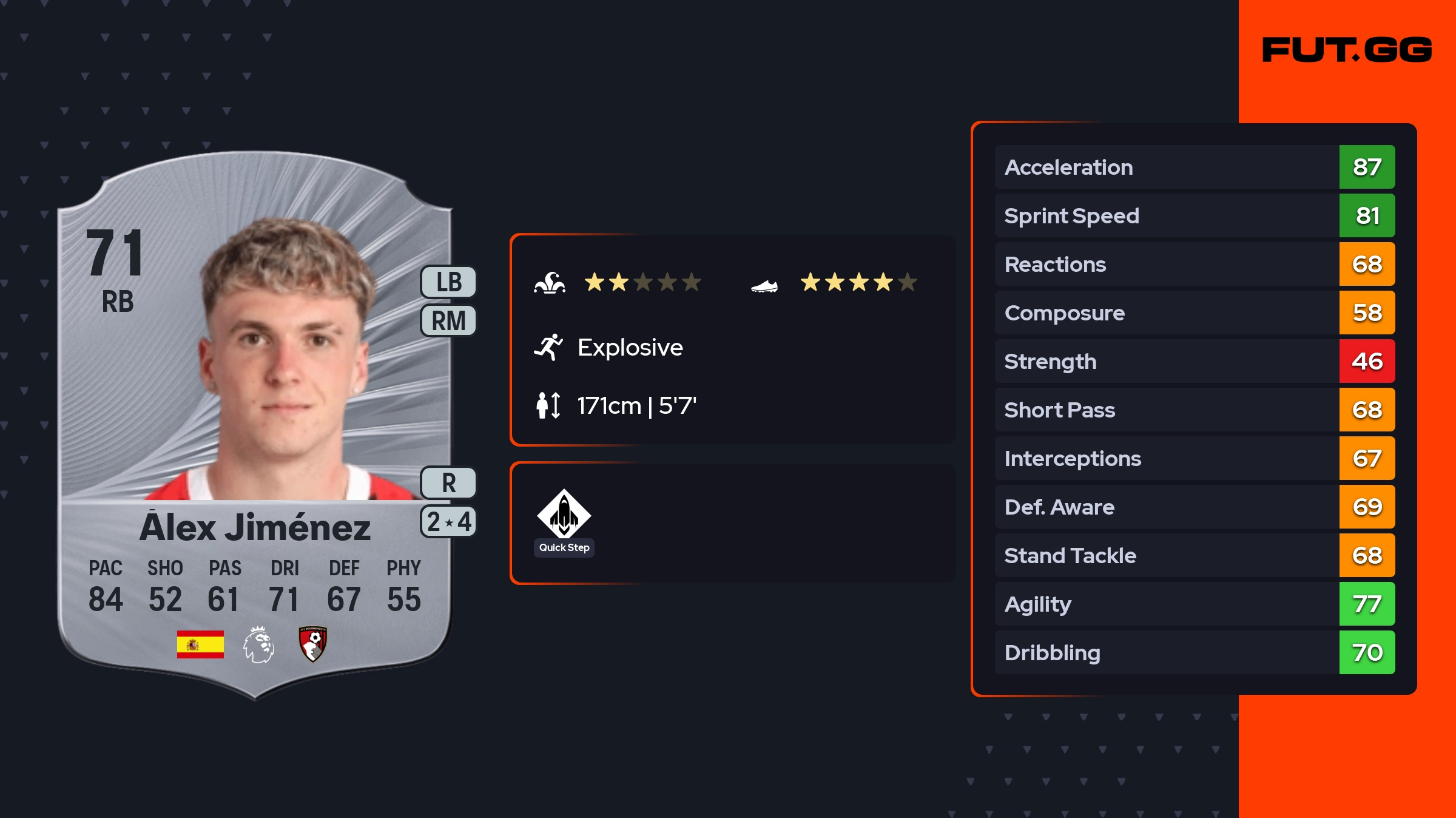Click the Quick Step playstyle icon
Image resolution: width=1456 pixels, height=818 pixels.
(x=564, y=514)
